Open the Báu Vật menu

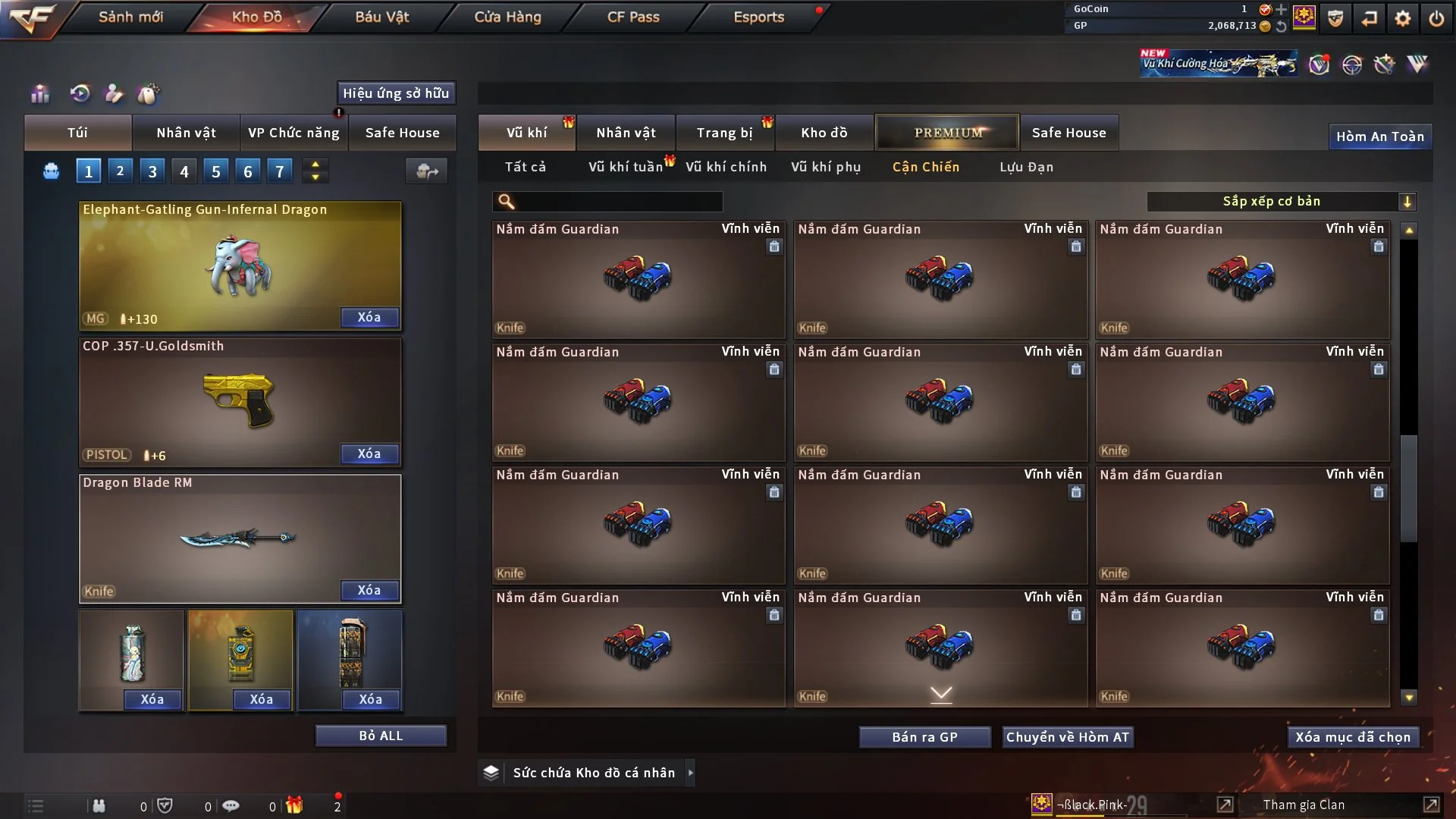point(381,17)
